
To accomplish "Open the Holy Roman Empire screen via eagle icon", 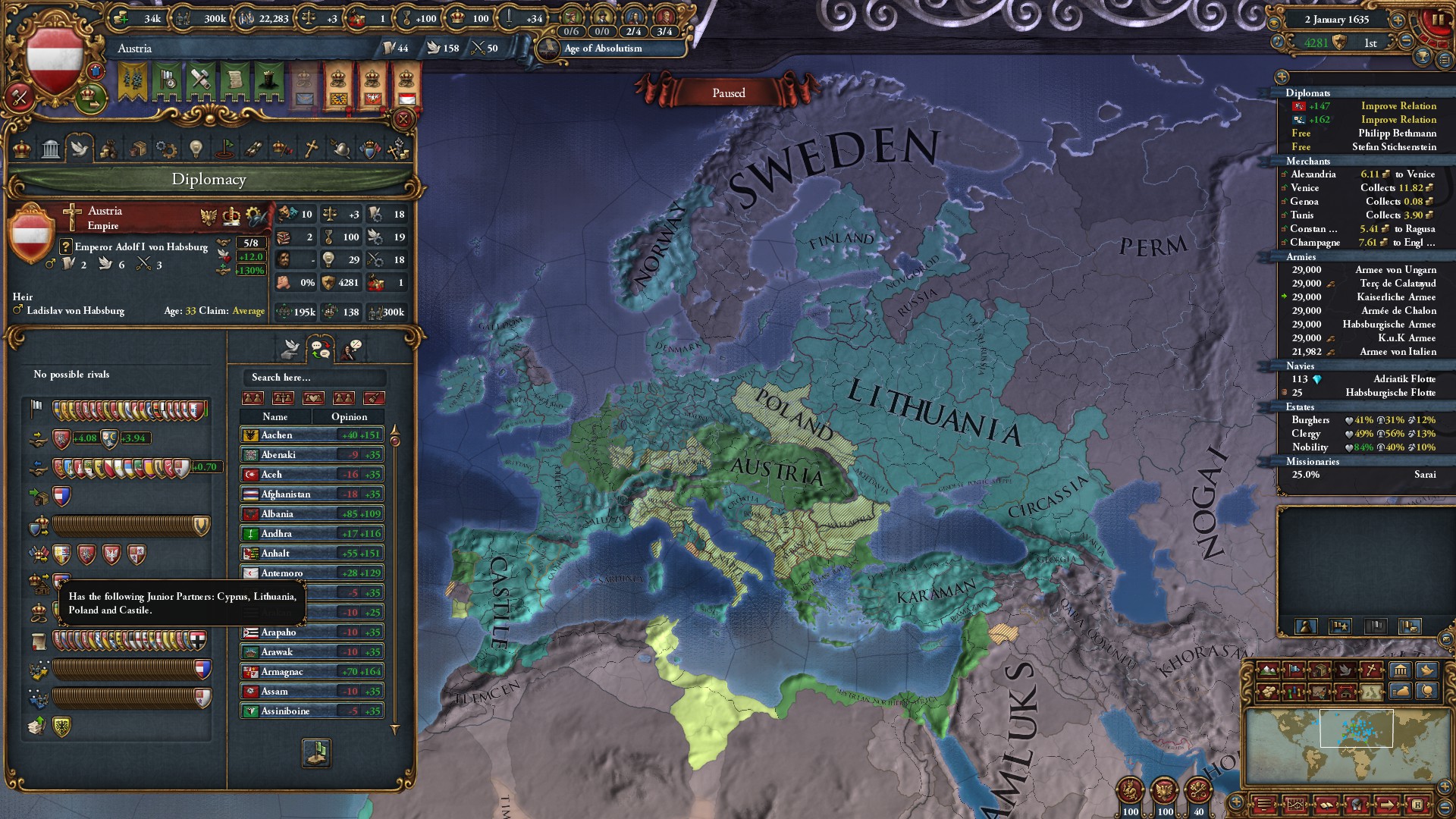I will click(x=209, y=217).
